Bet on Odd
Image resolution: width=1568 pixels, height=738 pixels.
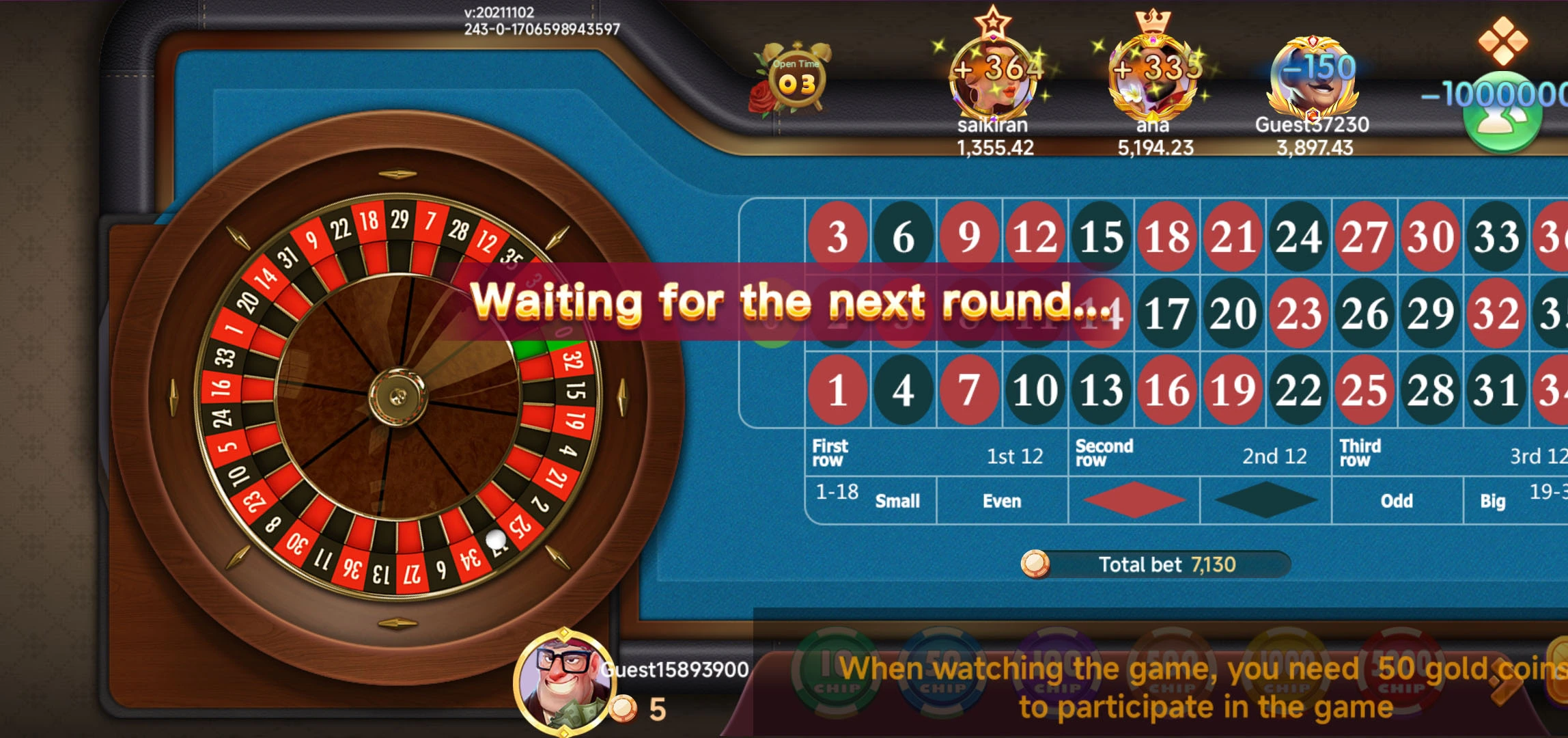point(1397,501)
